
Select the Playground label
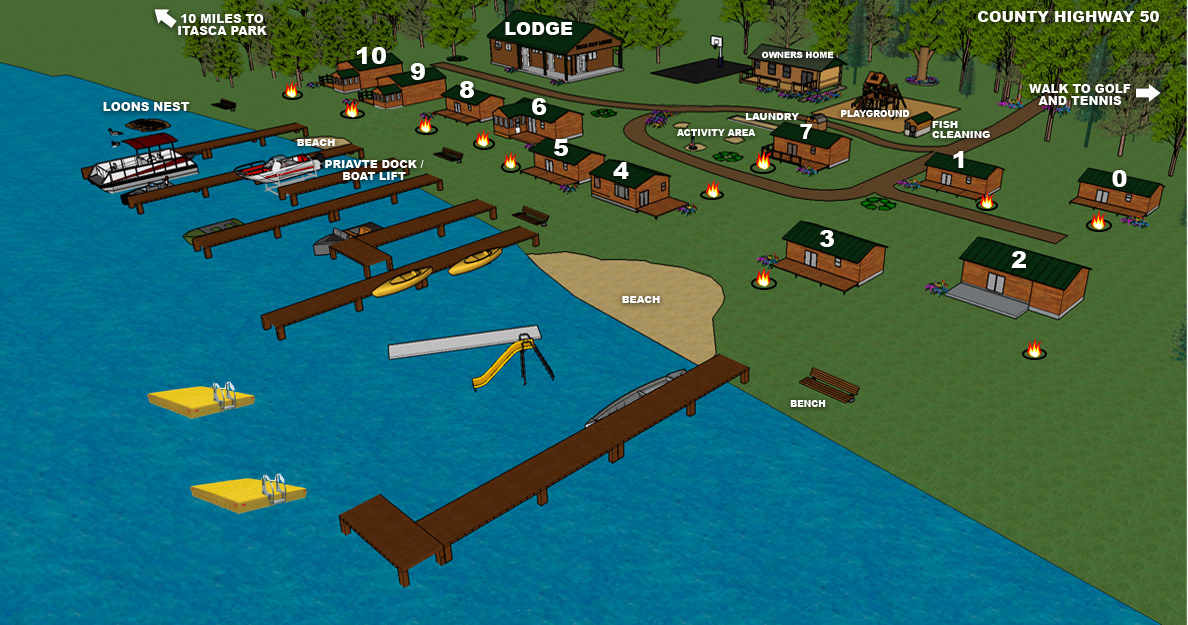click(x=875, y=114)
